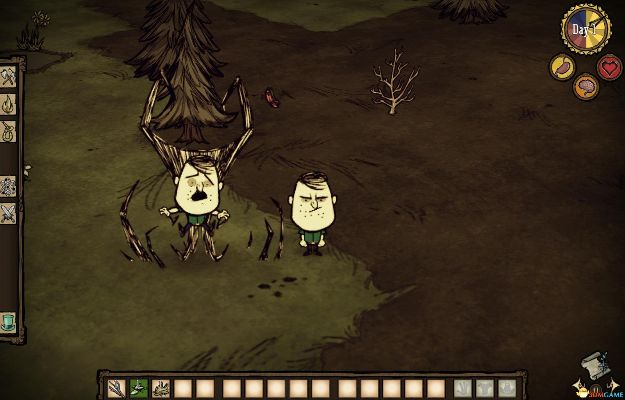Click the head equipment slot
The height and width of the screenshot is (400, 625).
[507, 387]
